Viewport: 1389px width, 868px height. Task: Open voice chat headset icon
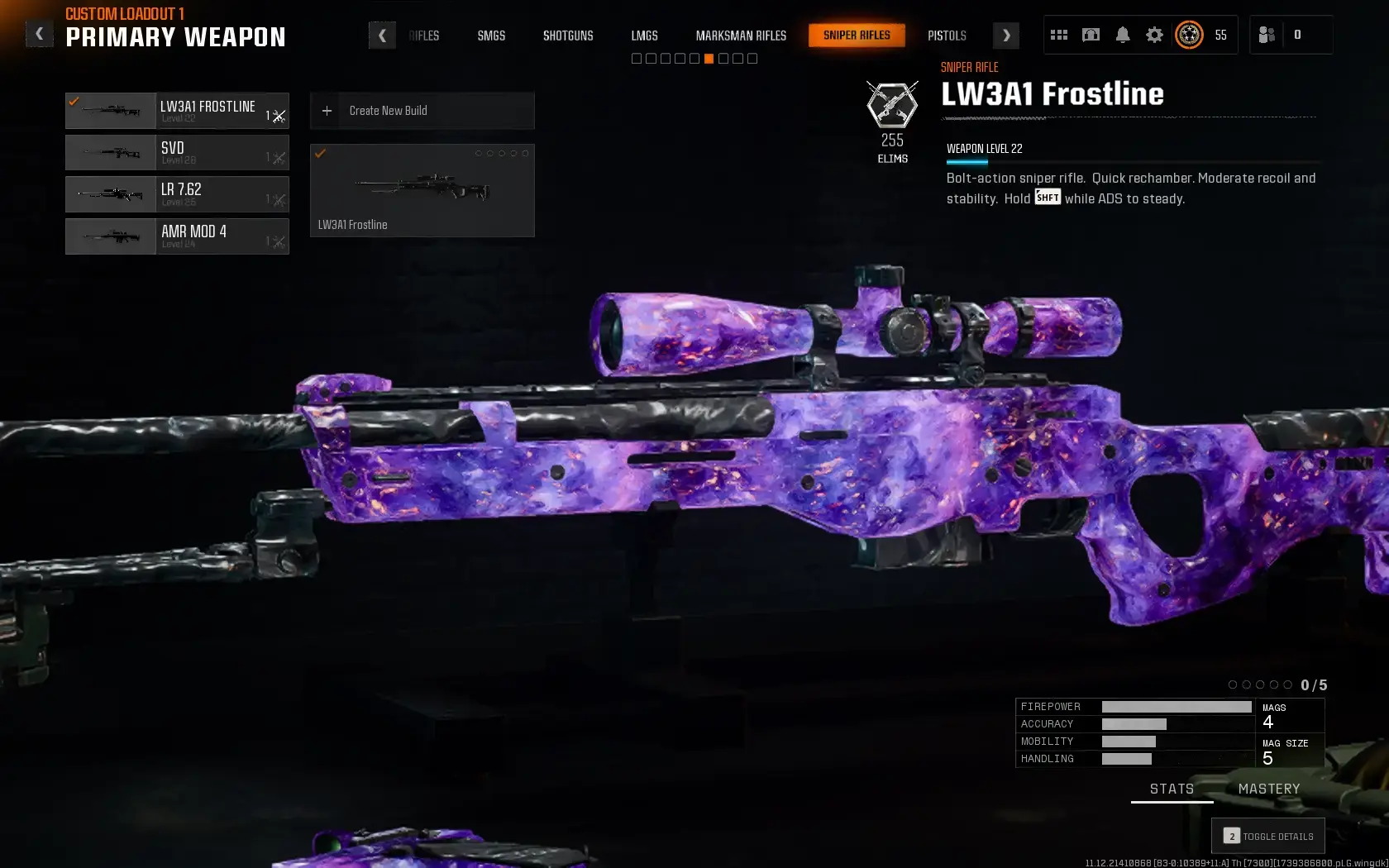(x=1090, y=35)
